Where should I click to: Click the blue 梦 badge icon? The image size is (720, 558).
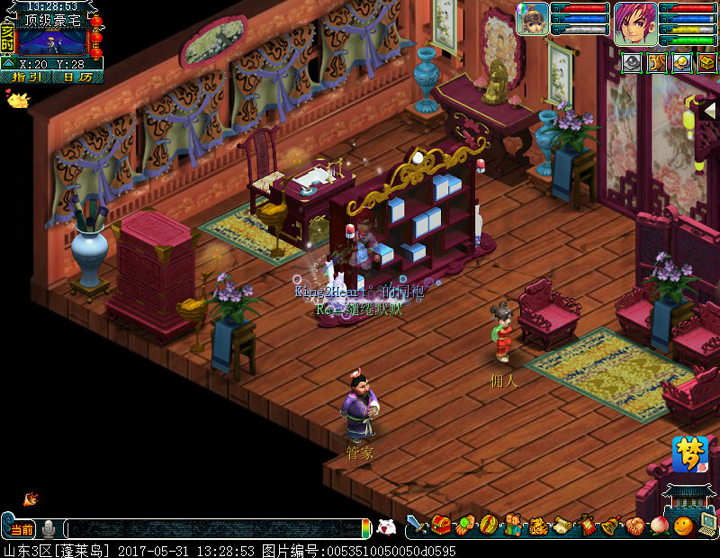pyautogui.click(x=688, y=453)
